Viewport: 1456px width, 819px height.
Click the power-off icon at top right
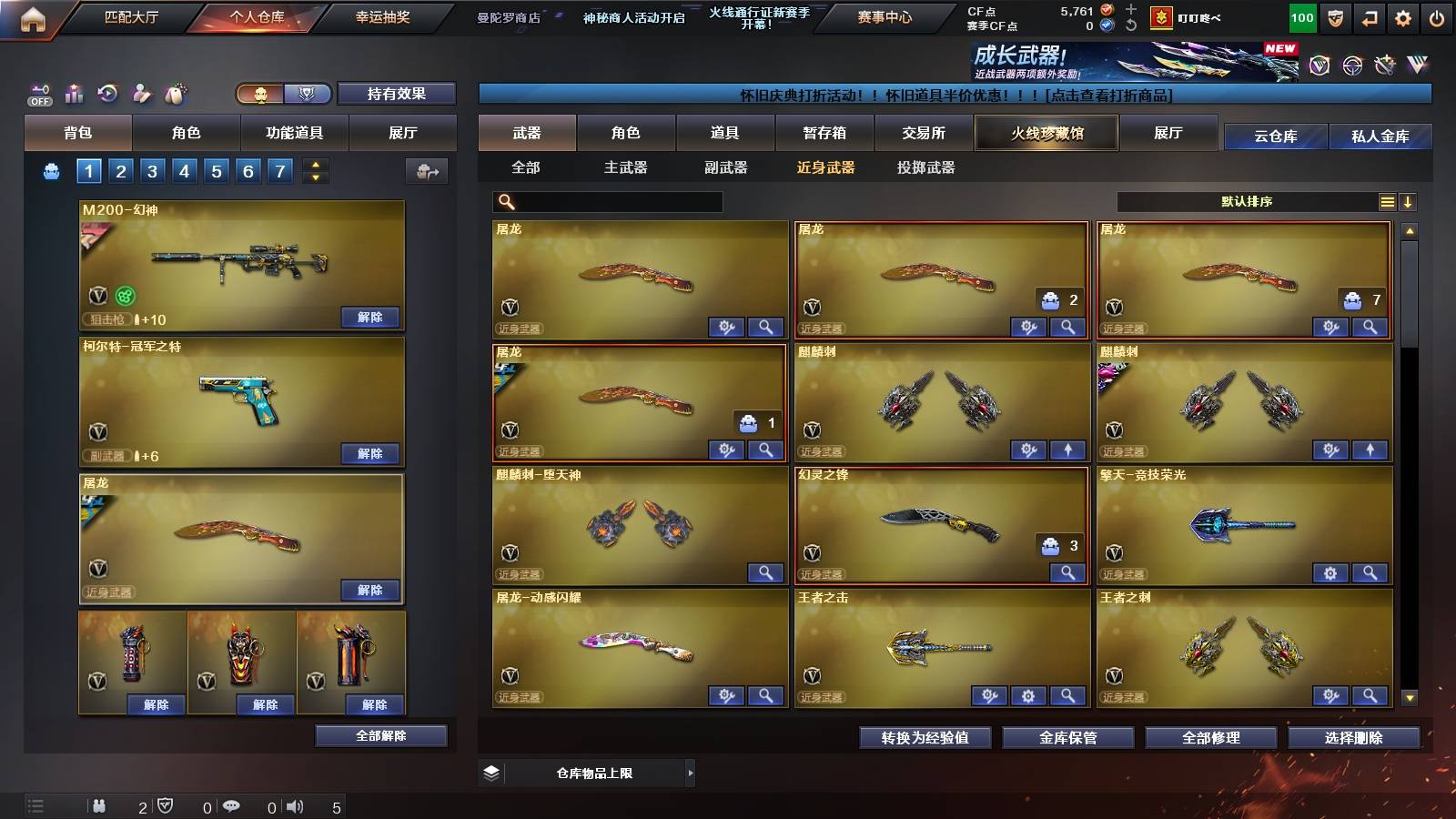1436,15
